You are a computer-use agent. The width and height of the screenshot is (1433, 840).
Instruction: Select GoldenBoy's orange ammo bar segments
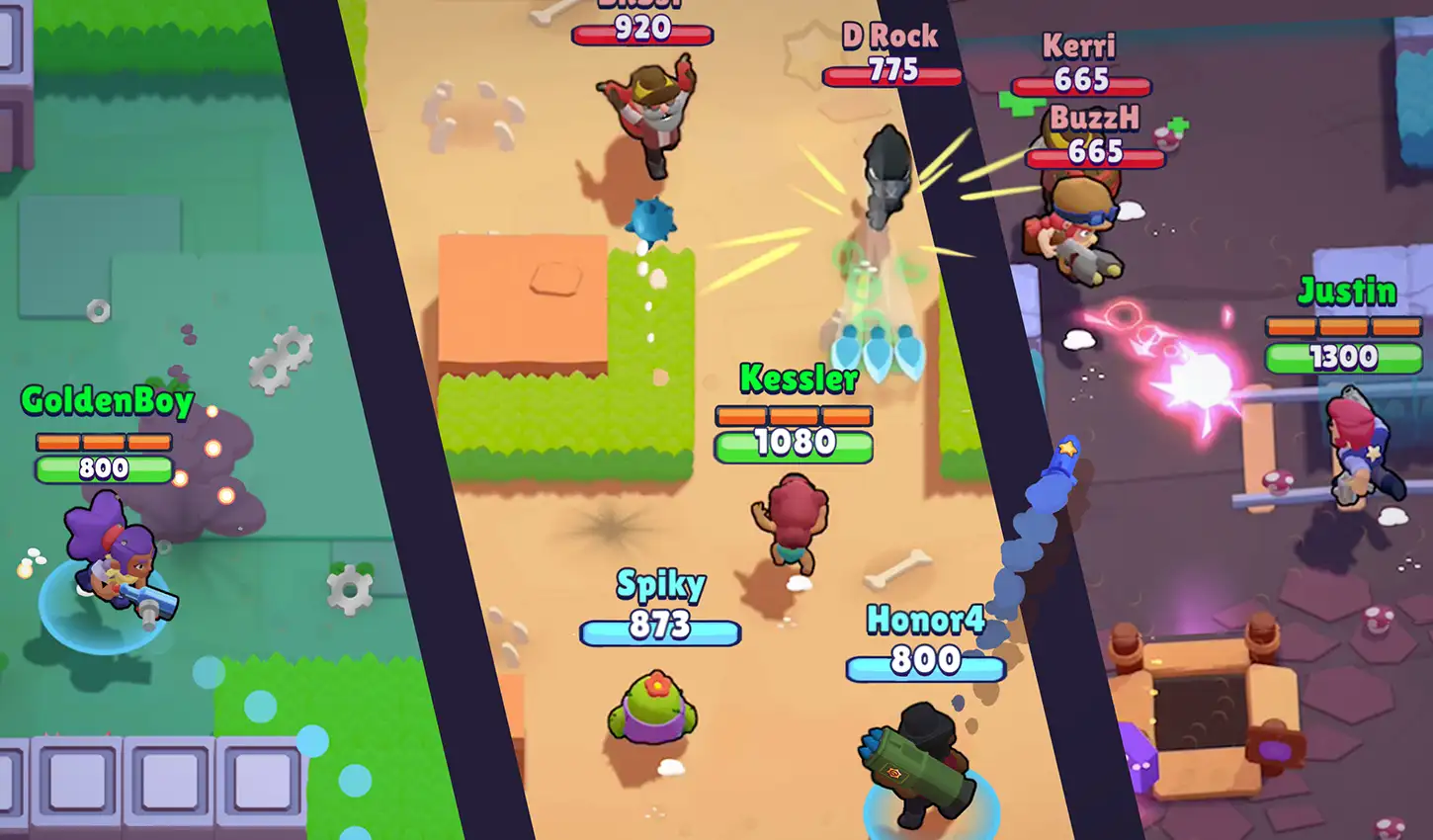106,442
